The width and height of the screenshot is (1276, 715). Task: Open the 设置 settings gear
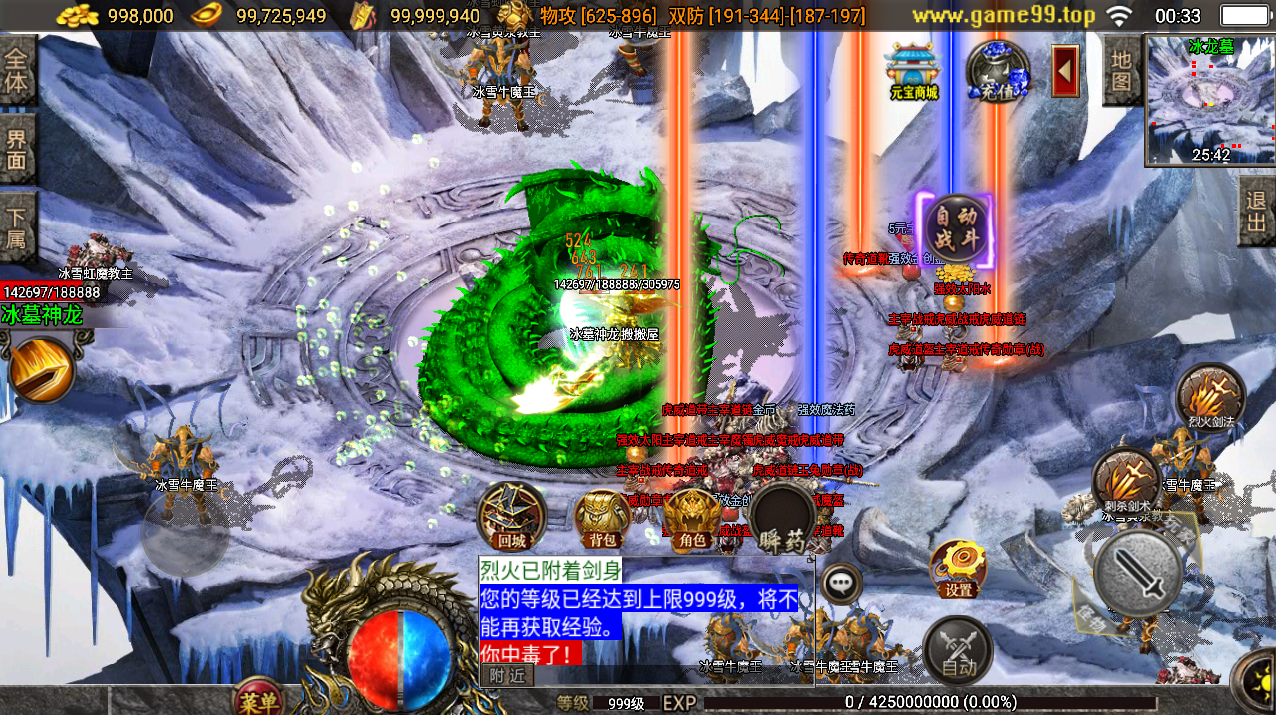[x=959, y=569]
